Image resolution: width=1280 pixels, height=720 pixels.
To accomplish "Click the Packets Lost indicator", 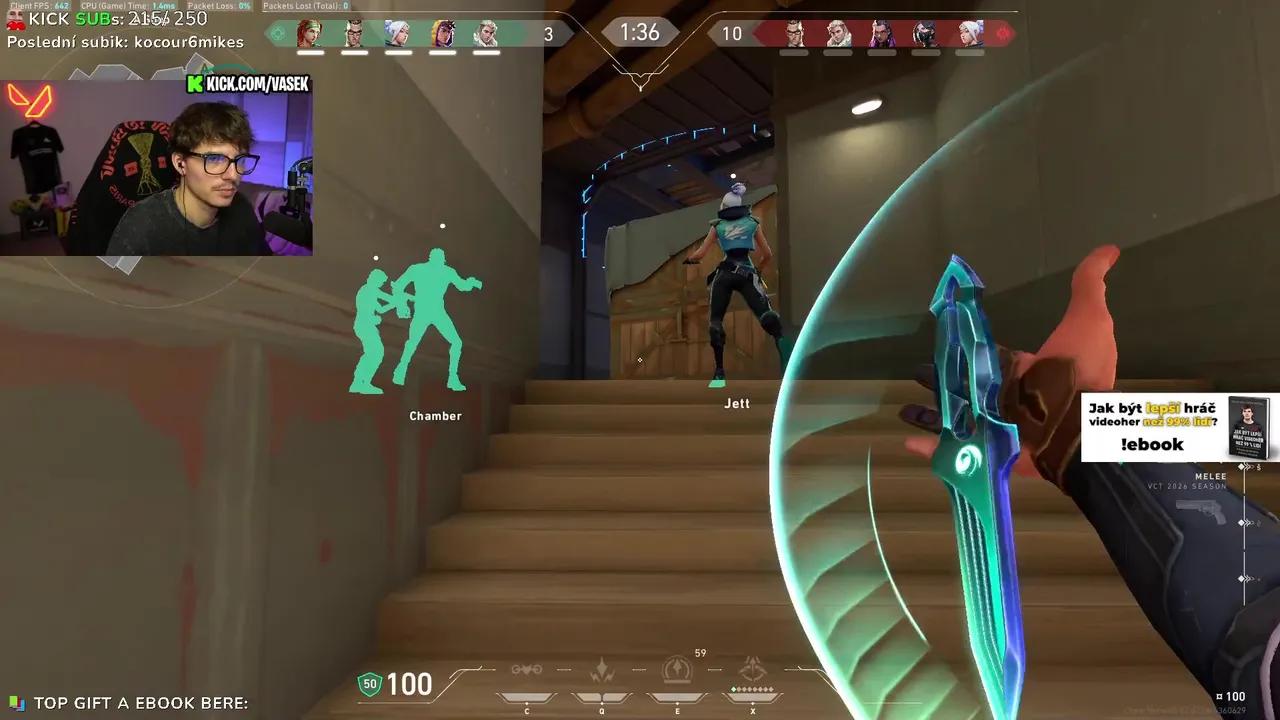I will click(305, 5).
